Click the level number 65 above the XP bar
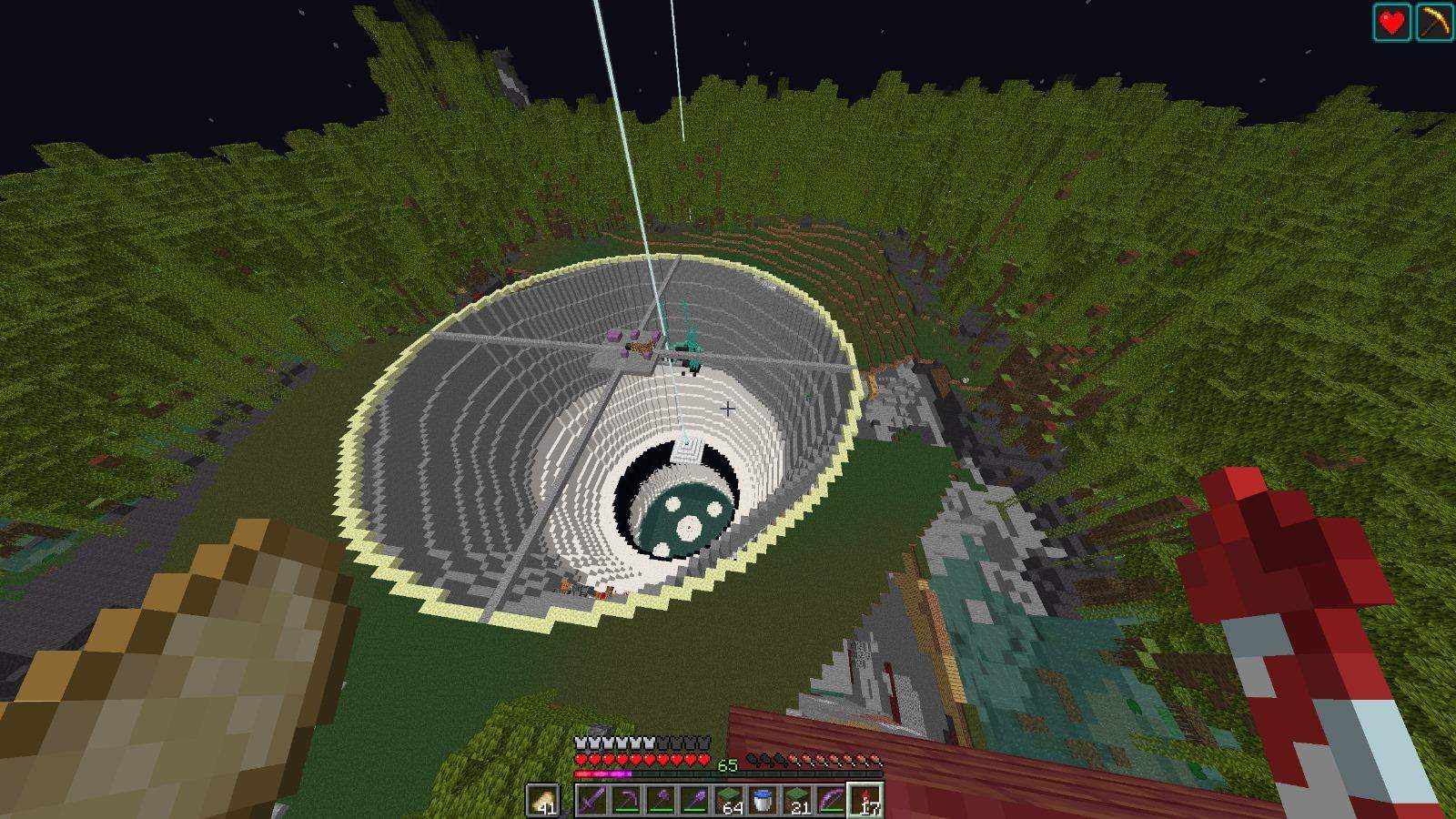 pos(728,764)
